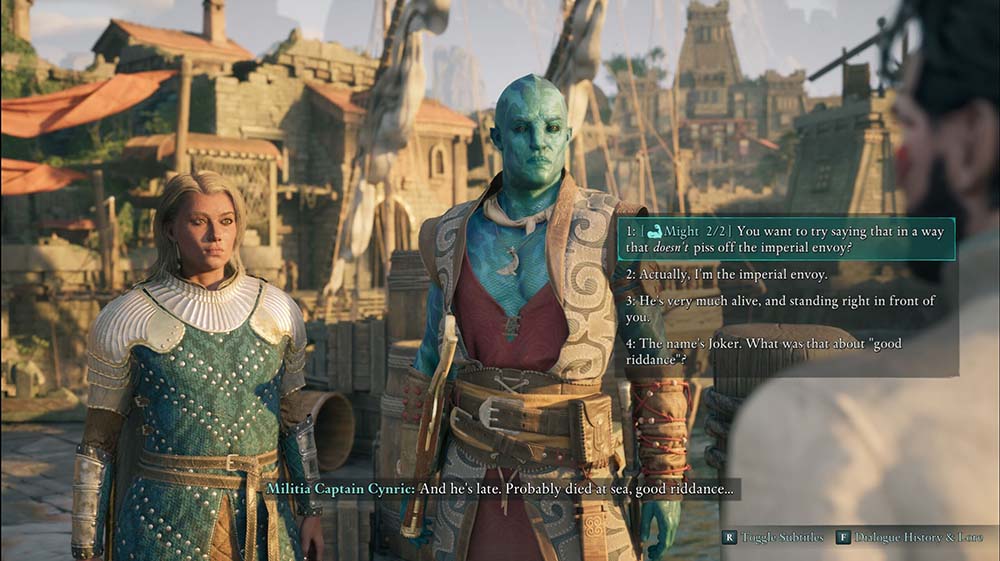Choose the Might reply about the imperial envoy
Viewport: 1000px width, 561px height.
pos(785,239)
